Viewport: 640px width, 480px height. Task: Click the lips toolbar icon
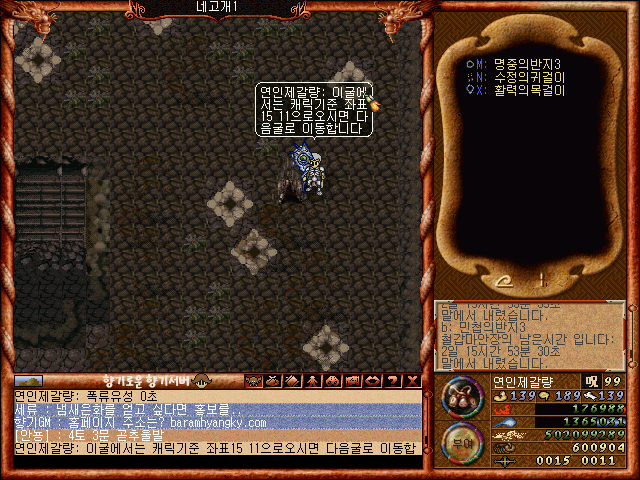[370, 380]
